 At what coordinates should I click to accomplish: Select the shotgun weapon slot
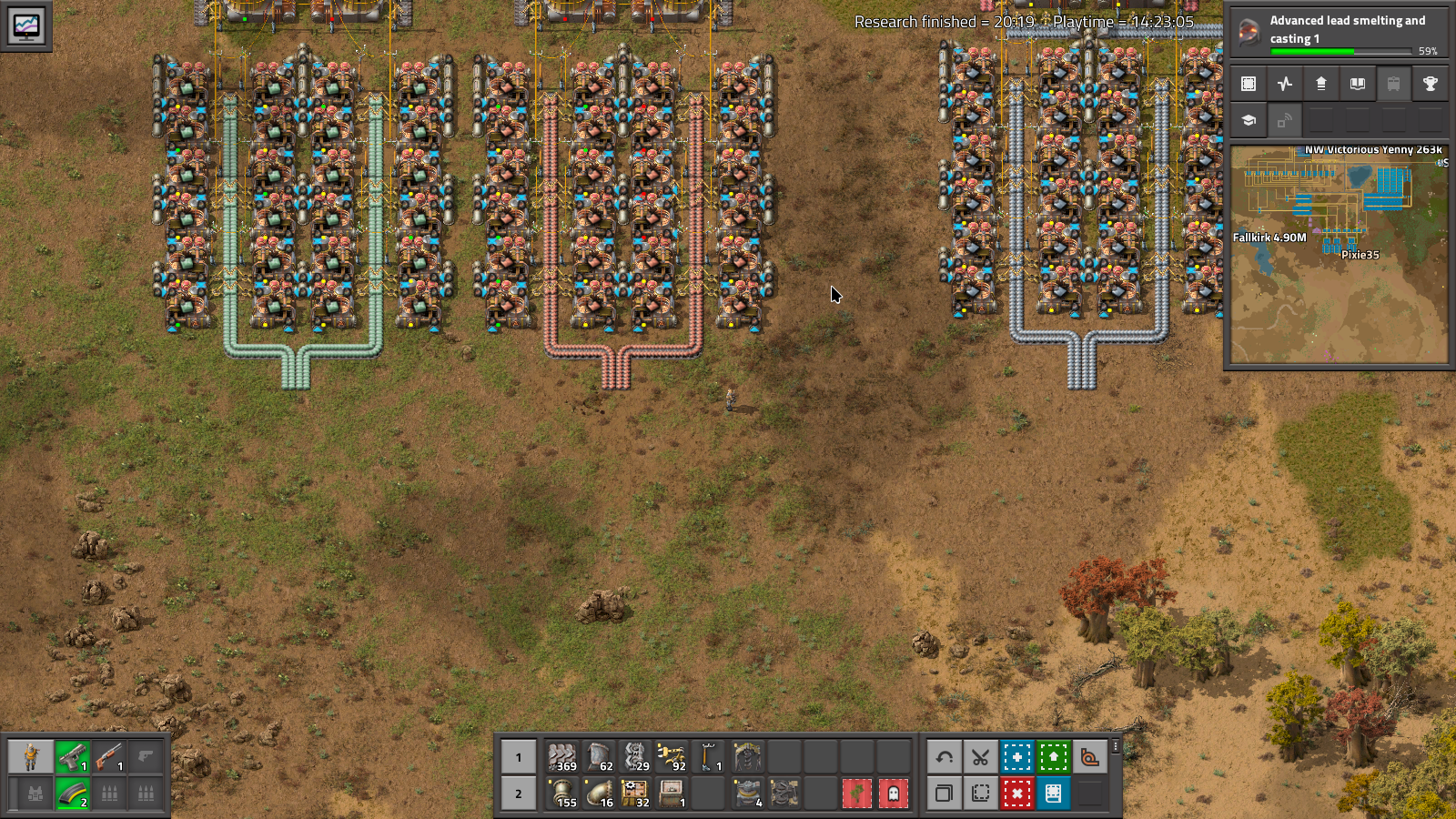(108, 757)
